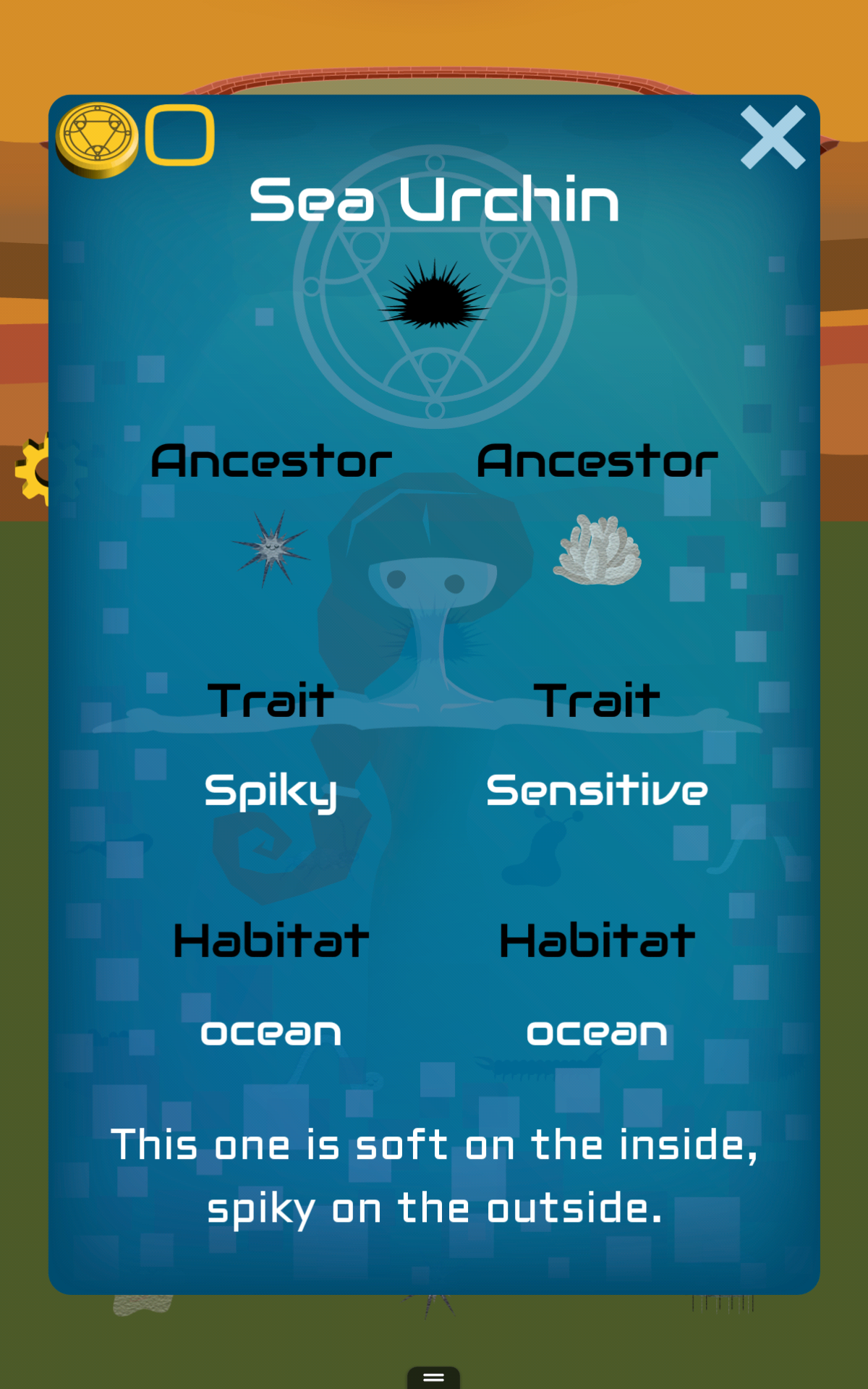Tap the gold coin icon
Image resolution: width=868 pixels, height=1389 pixels.
pyautogui.click(x=97, y=139)
